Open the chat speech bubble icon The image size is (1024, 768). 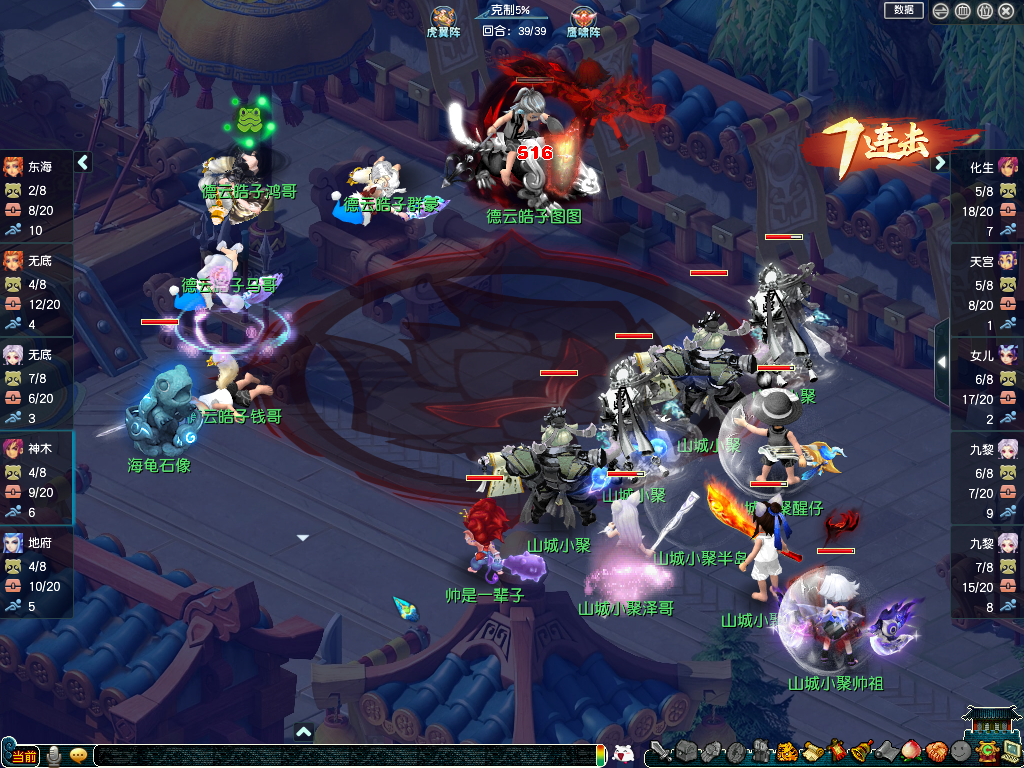tap(78, 755)
